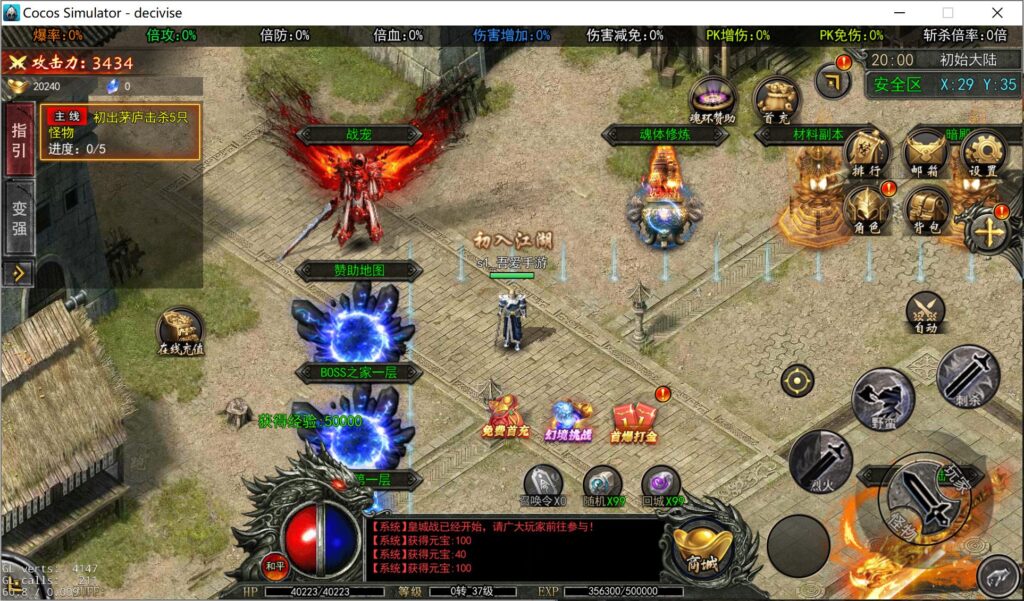Screen dimensions: 1024x601
Task: Open the 首爆打金 red envelope event
Action: (634, 419)
